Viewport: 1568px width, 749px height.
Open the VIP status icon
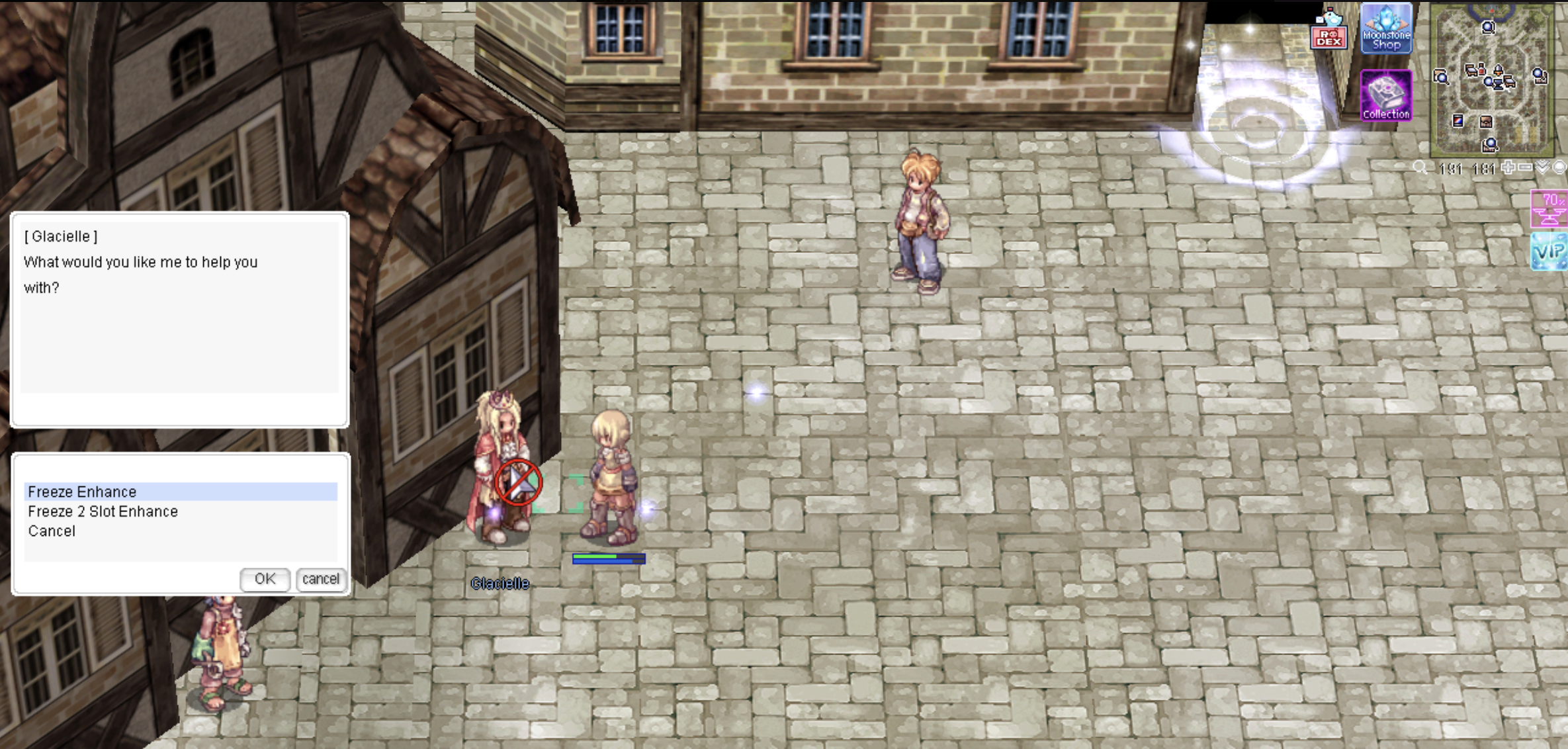pyautogui.click(x=1549, y=251)
